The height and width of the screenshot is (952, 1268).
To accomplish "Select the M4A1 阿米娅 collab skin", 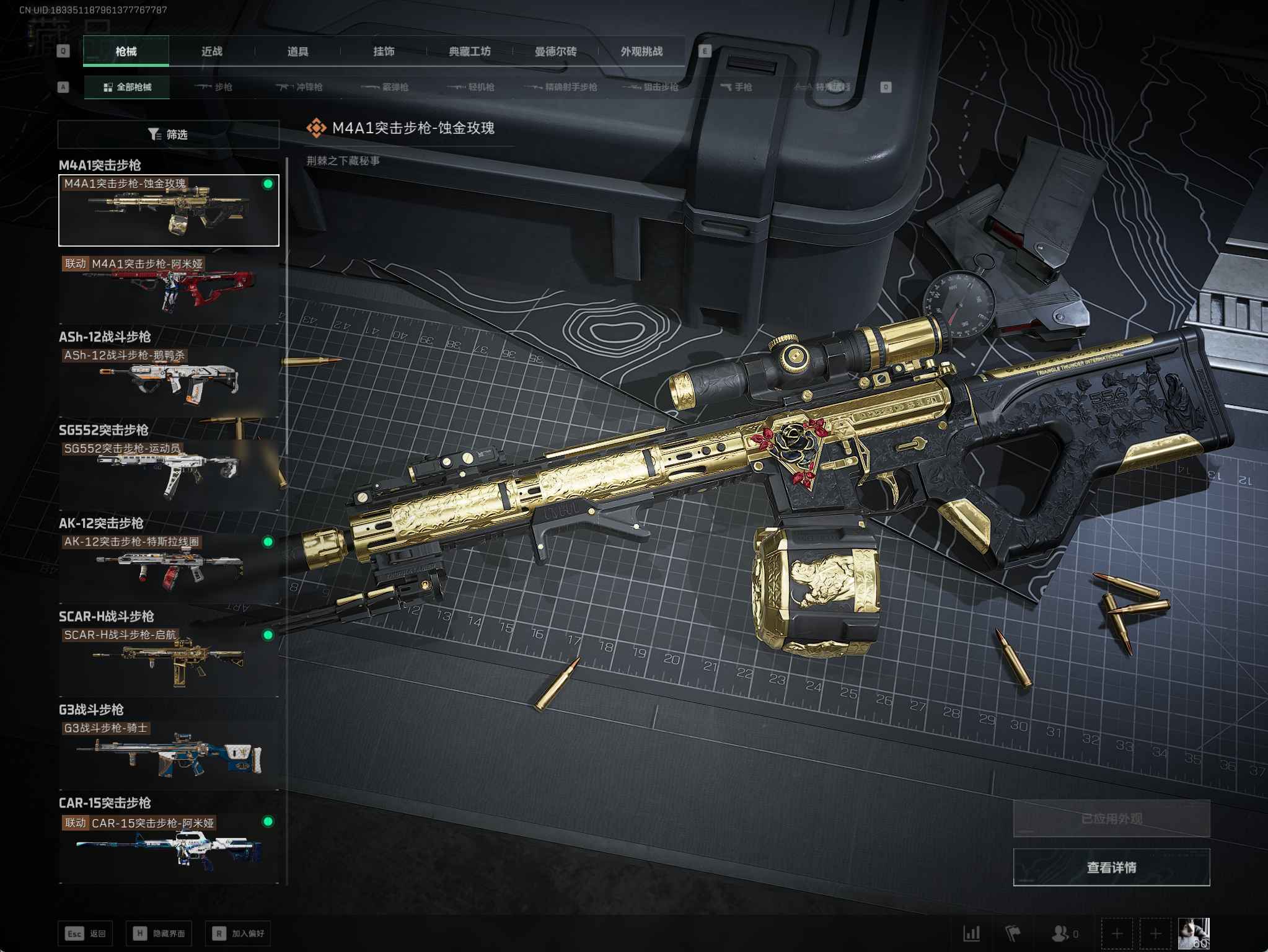I will [x=169, y=289].
